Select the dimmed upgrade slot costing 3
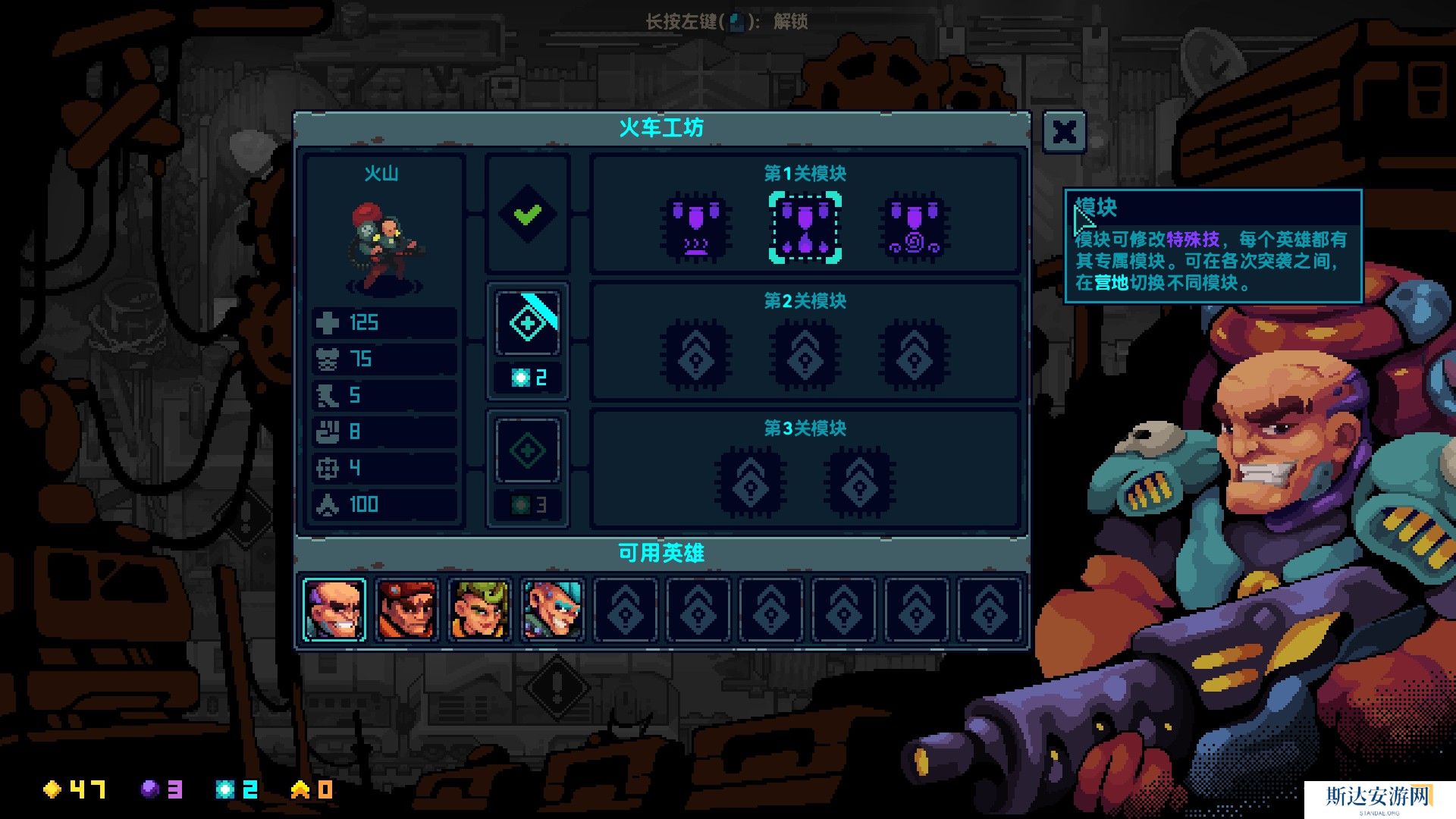1456x819 pixels. click(x=528, y=451)
